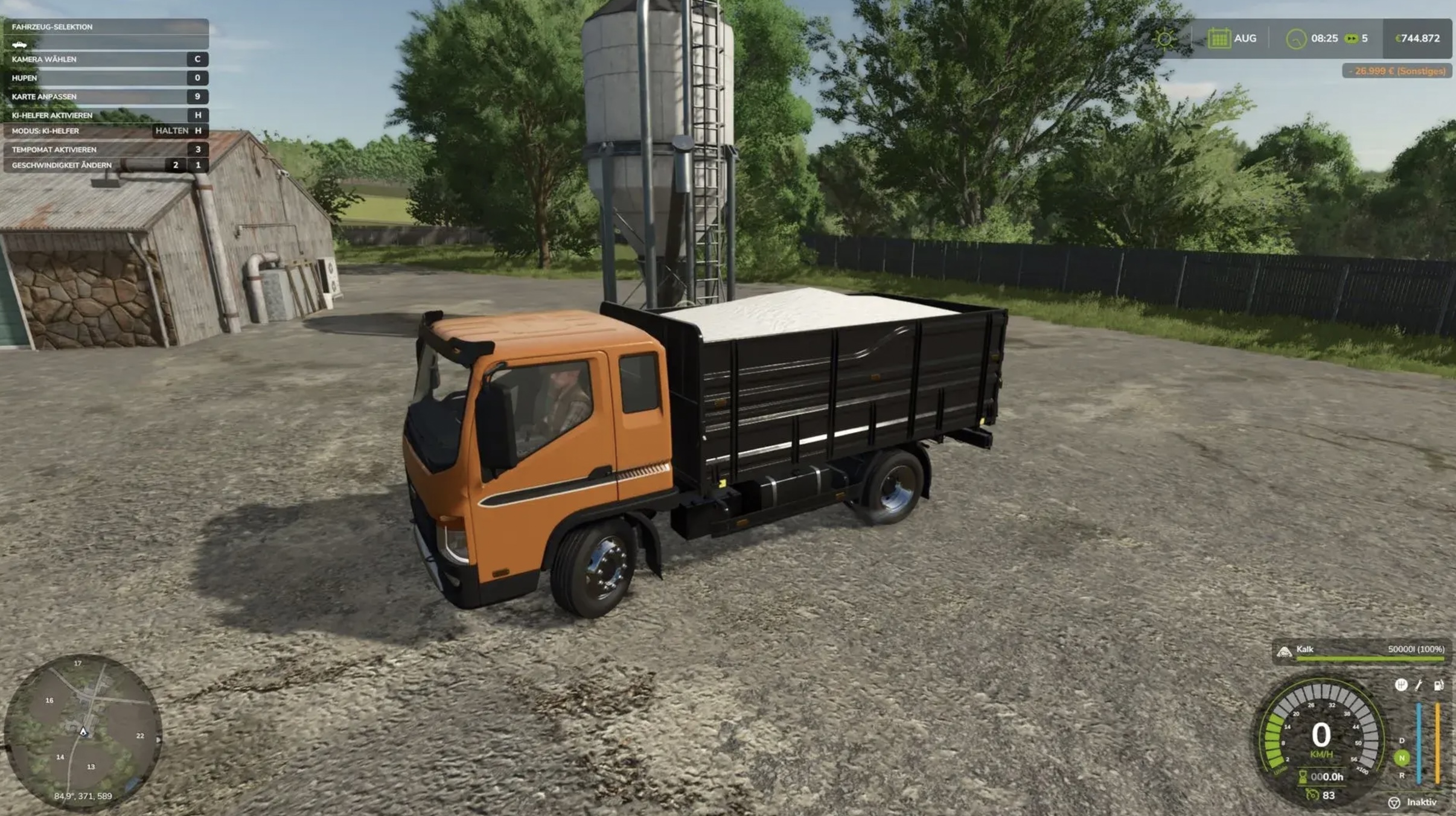Toggle the fast-forward time scale 5
1456x816 pixels.
coord(1352,38)
